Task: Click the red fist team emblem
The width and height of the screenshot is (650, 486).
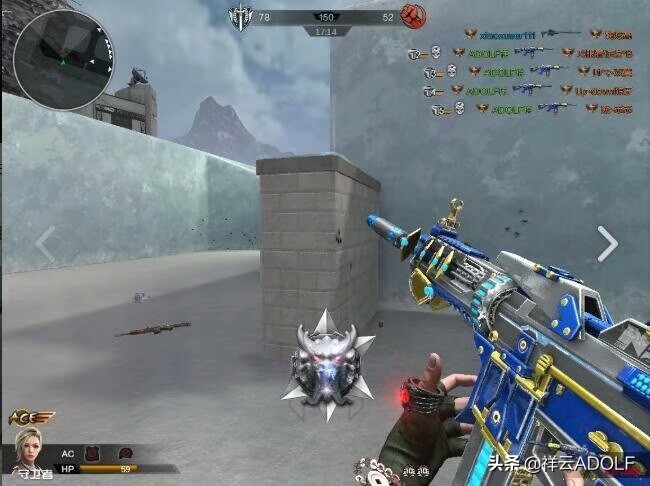Action: coord(412,16)
